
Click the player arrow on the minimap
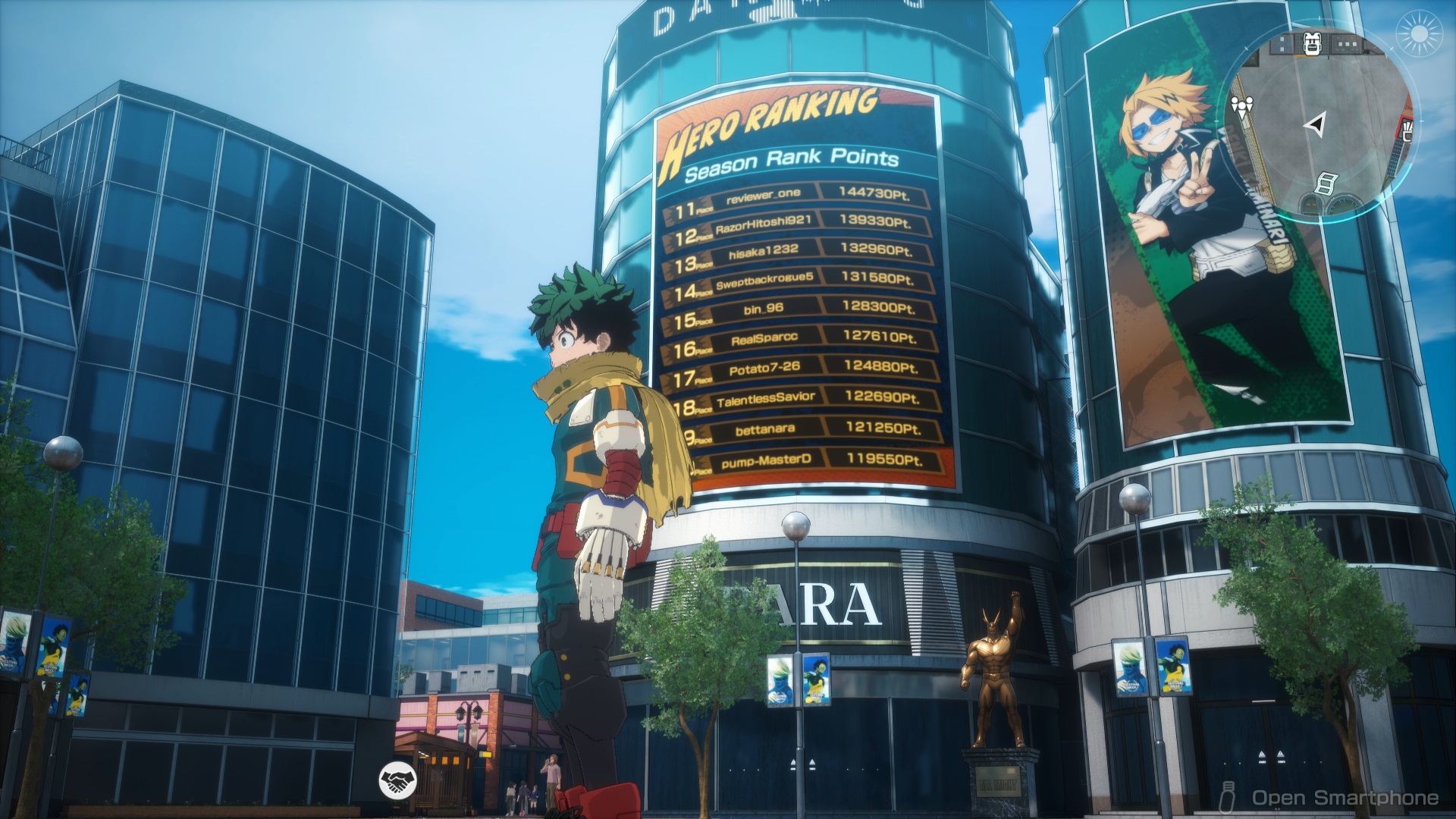[x=1318, y=124]
